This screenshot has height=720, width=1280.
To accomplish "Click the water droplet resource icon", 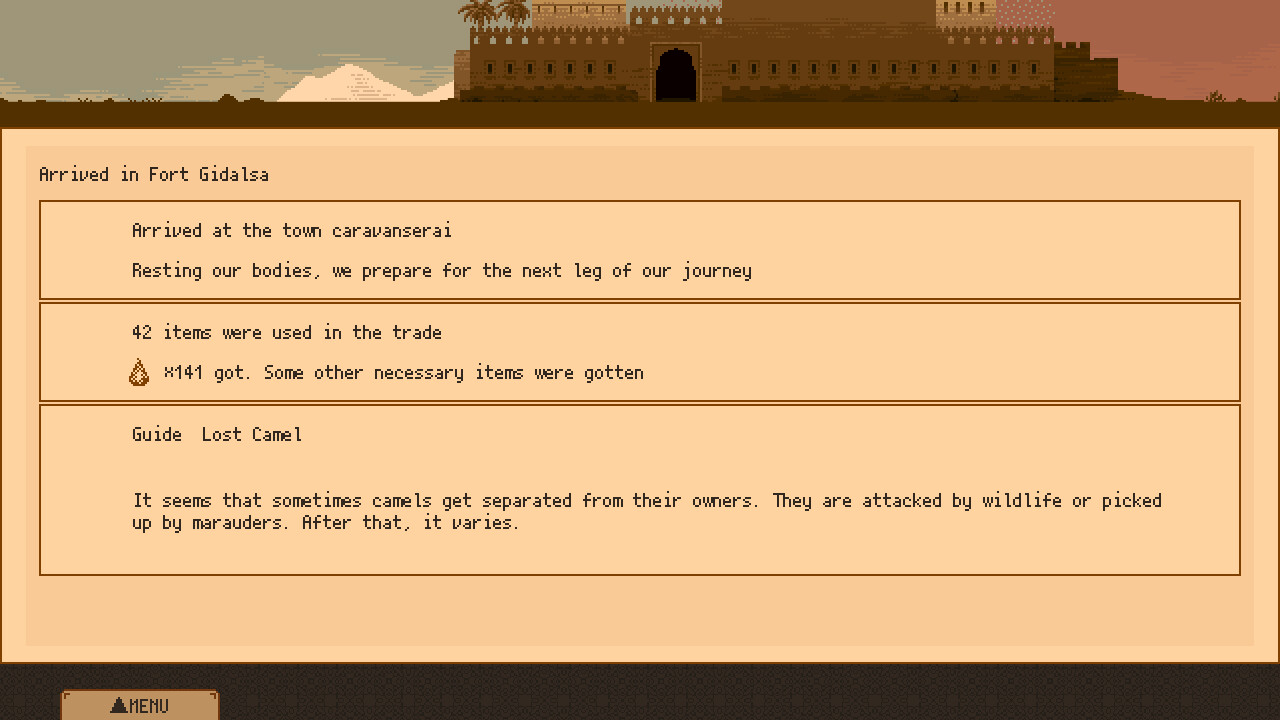I will coord(139,371).
